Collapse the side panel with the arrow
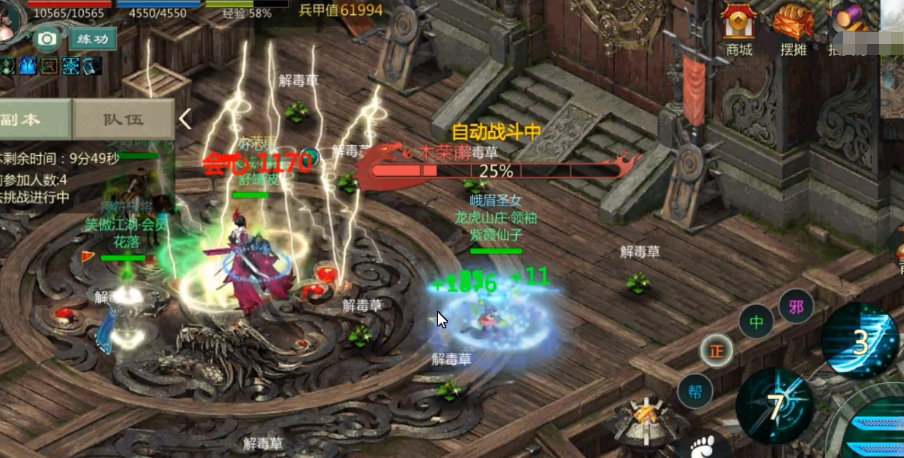This screenshot has width=904, height=458. (186, 119)
